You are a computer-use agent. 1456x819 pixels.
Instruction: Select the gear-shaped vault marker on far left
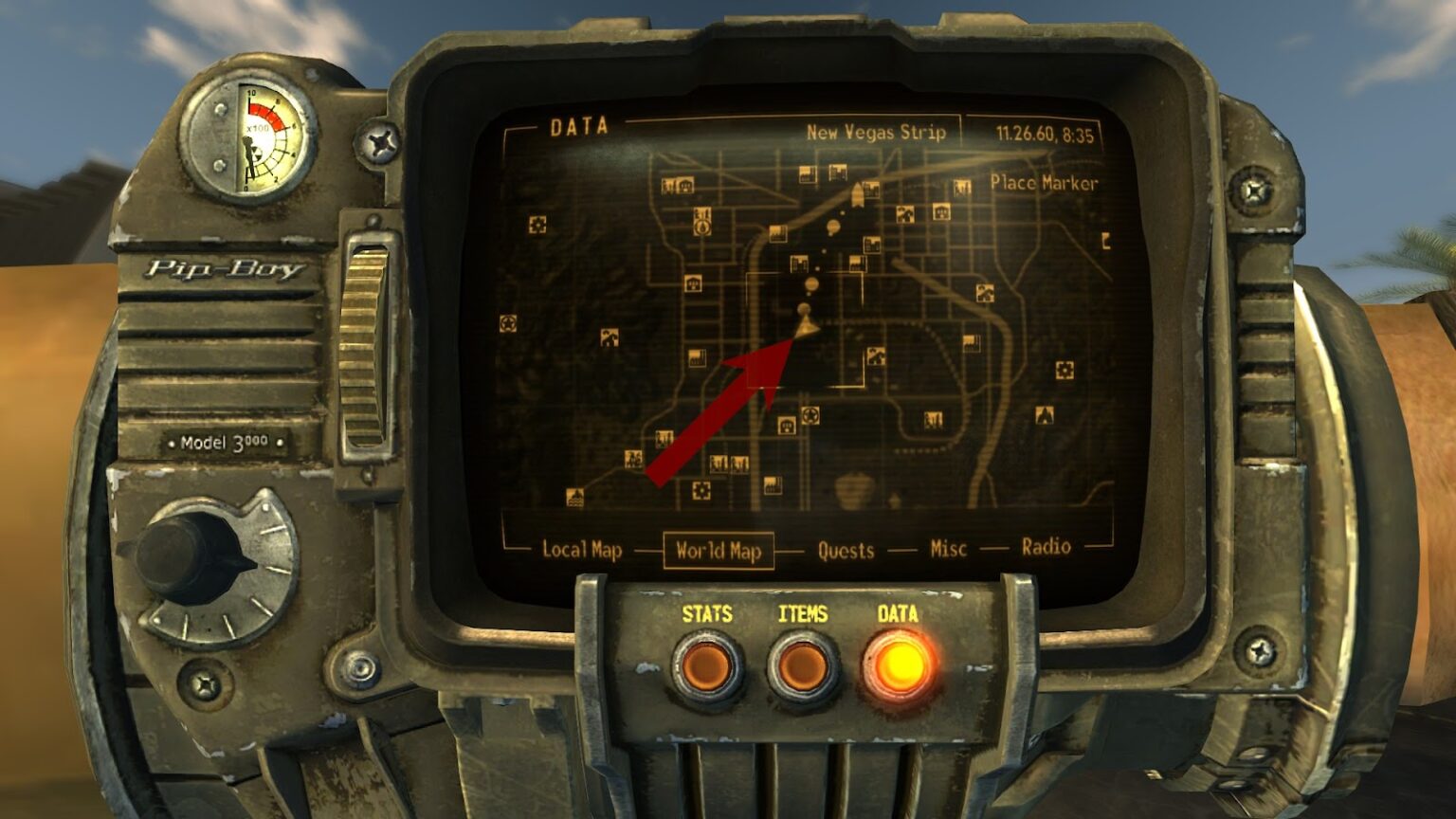point(537,225)
